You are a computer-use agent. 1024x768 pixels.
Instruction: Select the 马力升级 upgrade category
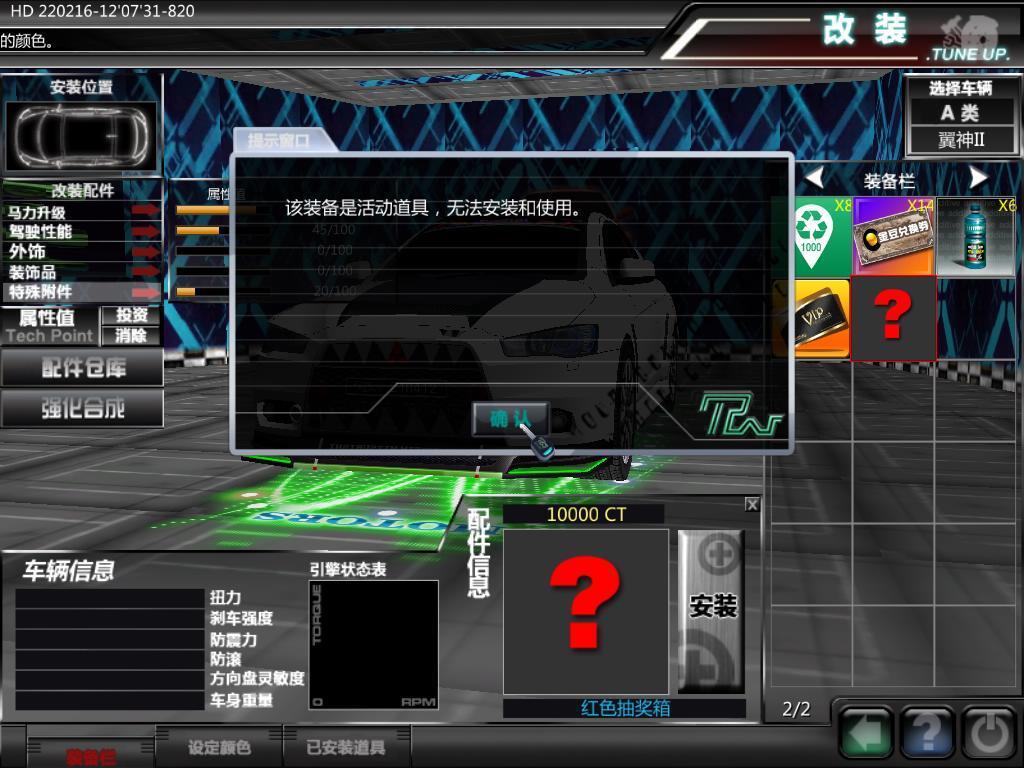82,212
